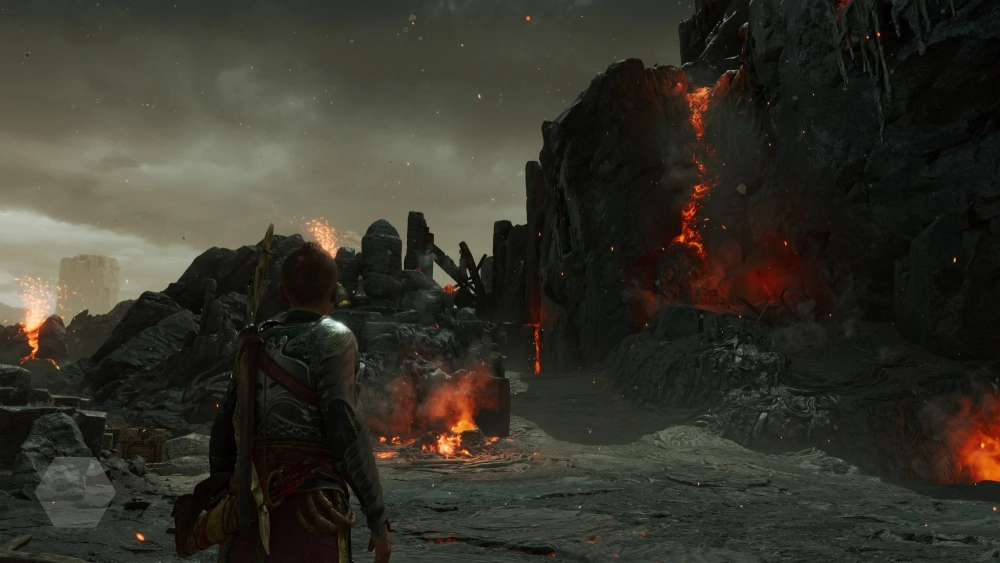Click the translucent hexagon overlay badge

(x=76, y=491)
